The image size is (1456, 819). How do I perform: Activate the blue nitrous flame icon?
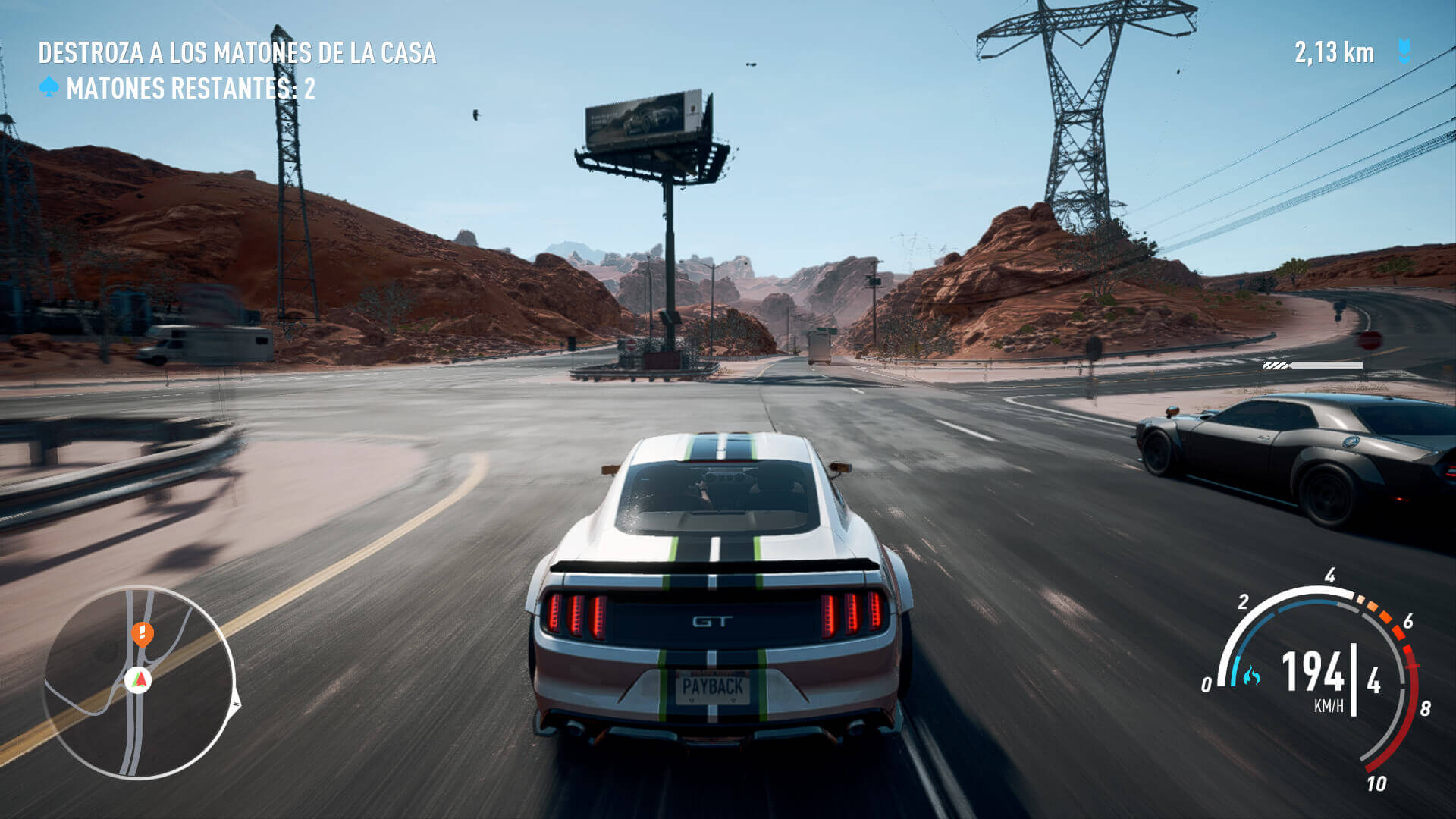click(1250, 675)
